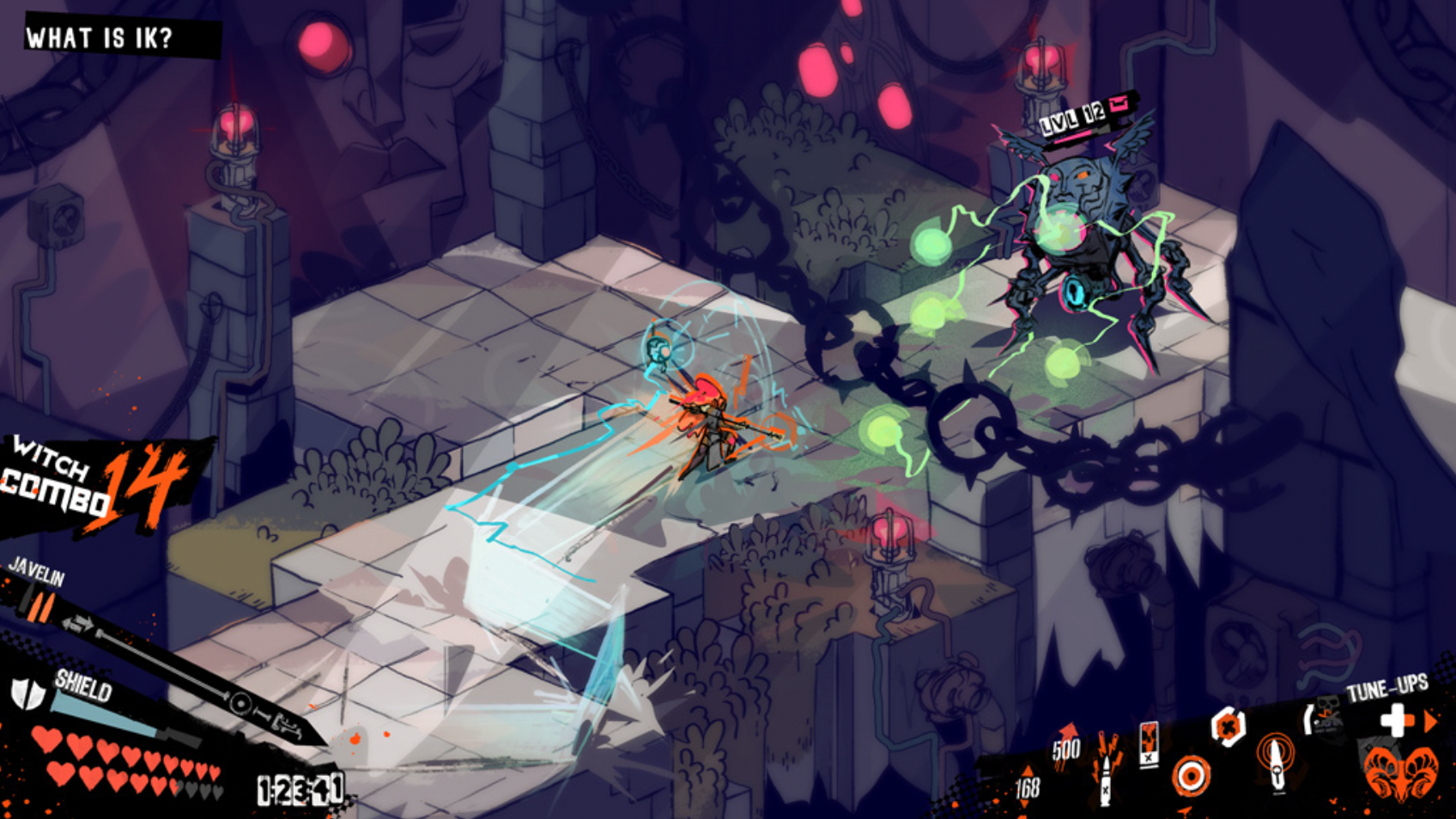
Task: Click the skull card tune-up icon
Action: [x=1149, y=743]
